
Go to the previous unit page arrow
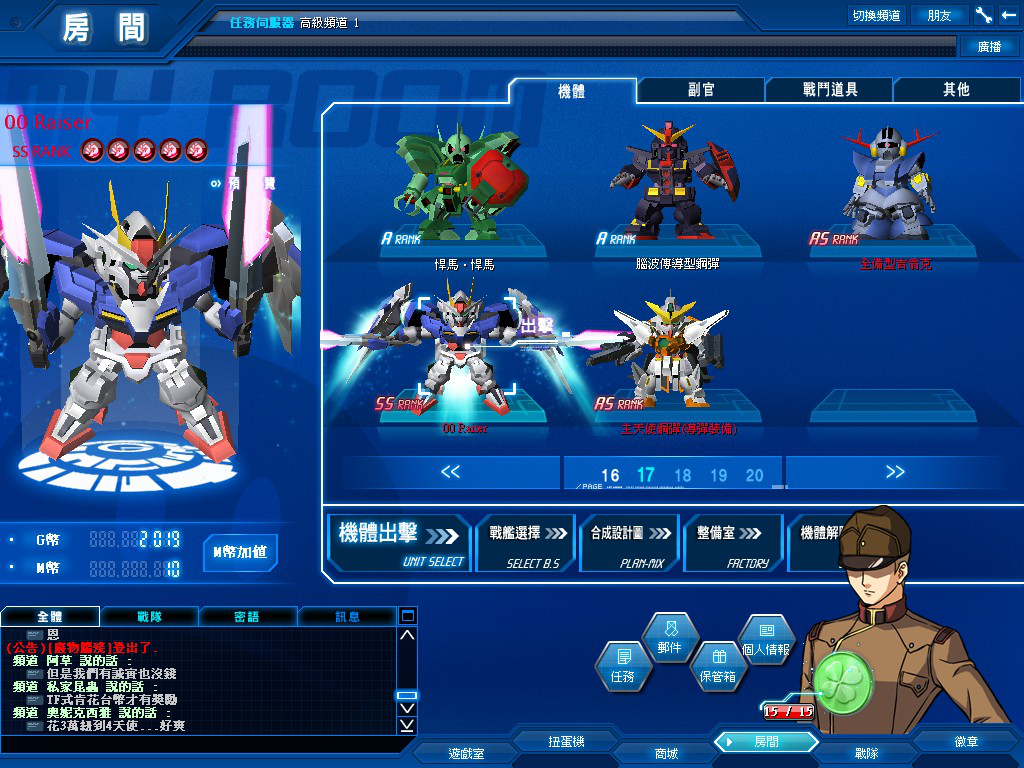click(450, 472)
